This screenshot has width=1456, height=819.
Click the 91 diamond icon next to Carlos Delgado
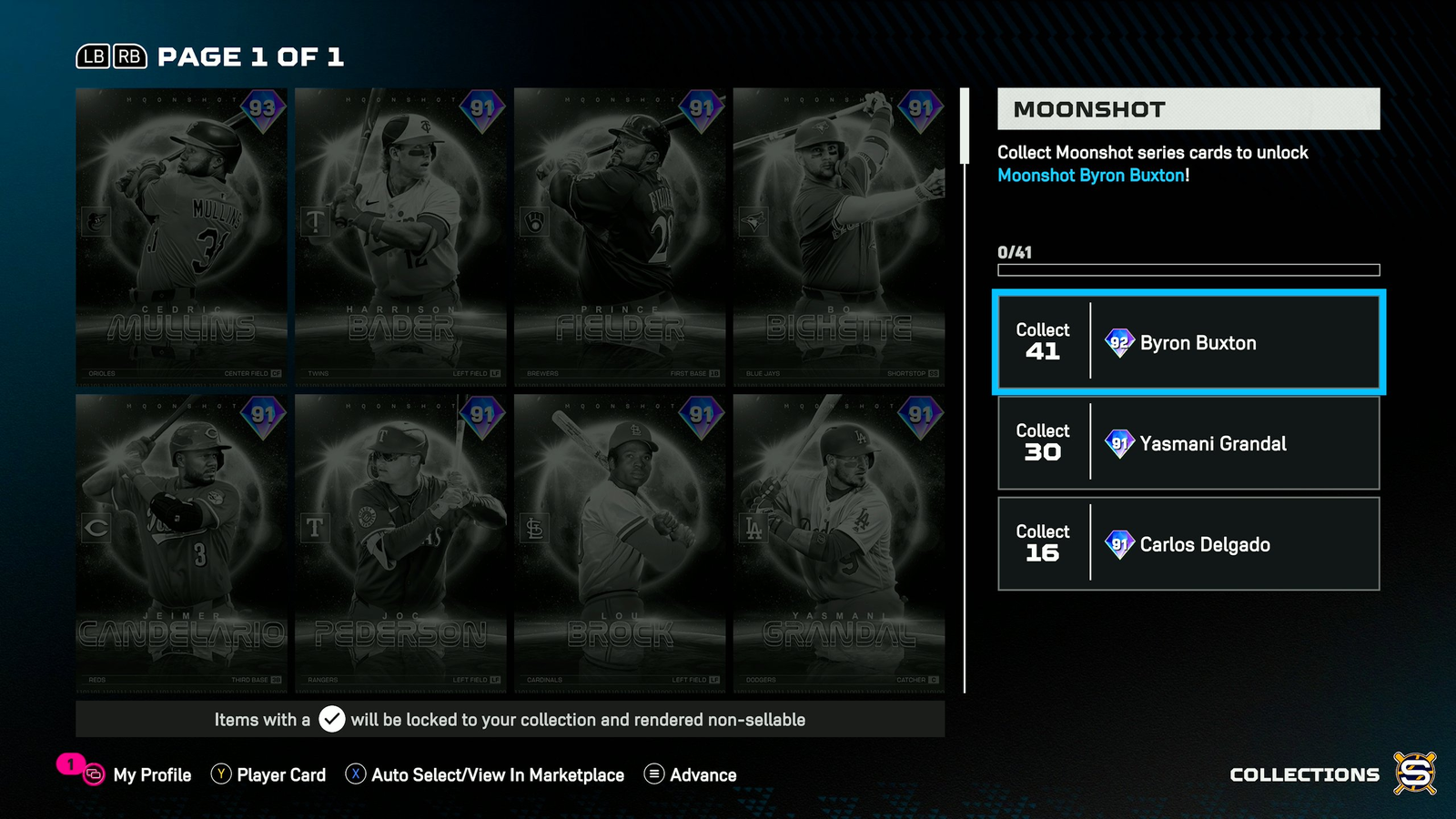(1118, 544)
